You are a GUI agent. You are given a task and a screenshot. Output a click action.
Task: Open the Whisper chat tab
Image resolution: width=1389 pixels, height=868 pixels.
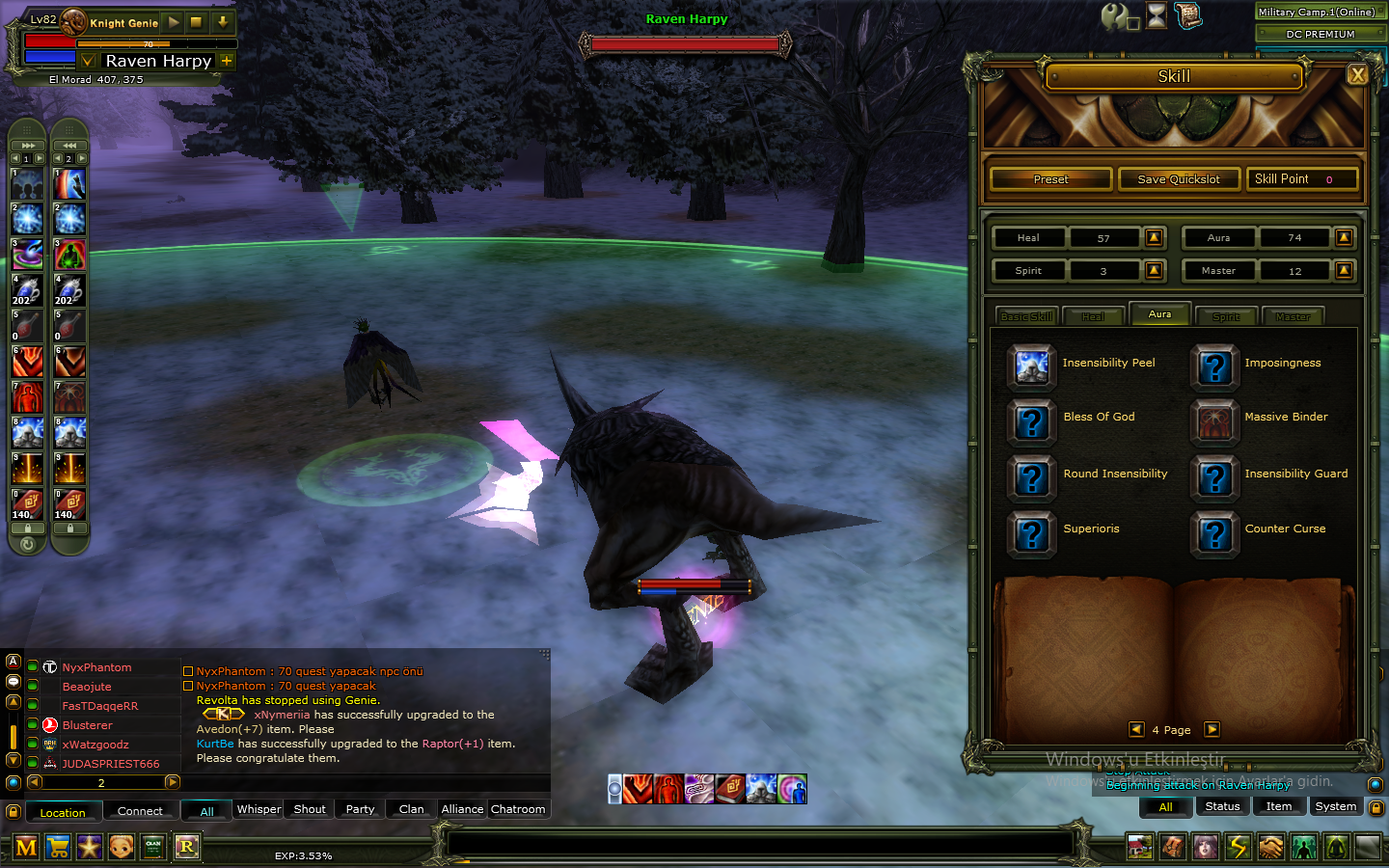[259, 809]
